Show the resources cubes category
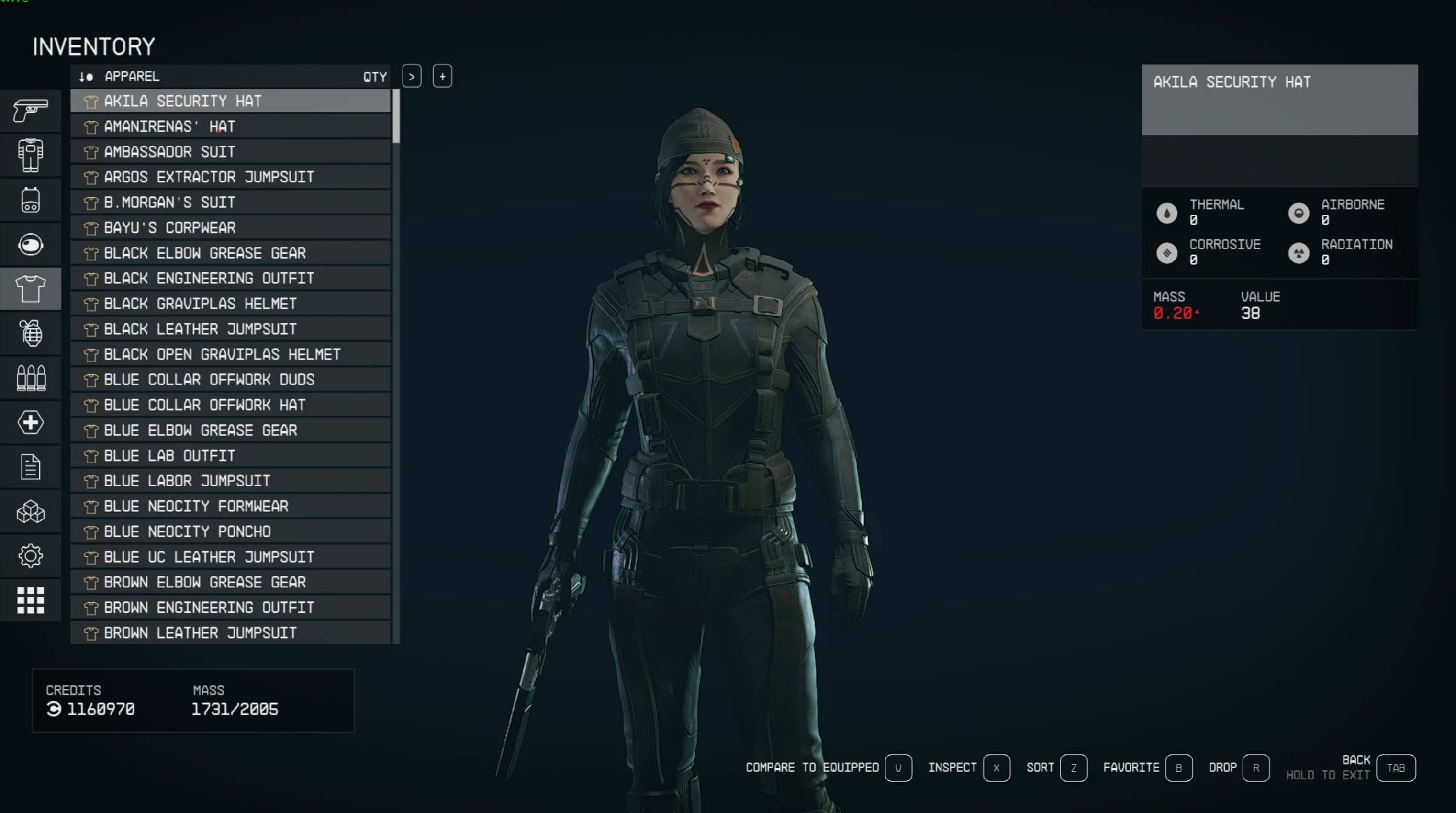Viewport: 1456px width, 813px height. (31, 512)
